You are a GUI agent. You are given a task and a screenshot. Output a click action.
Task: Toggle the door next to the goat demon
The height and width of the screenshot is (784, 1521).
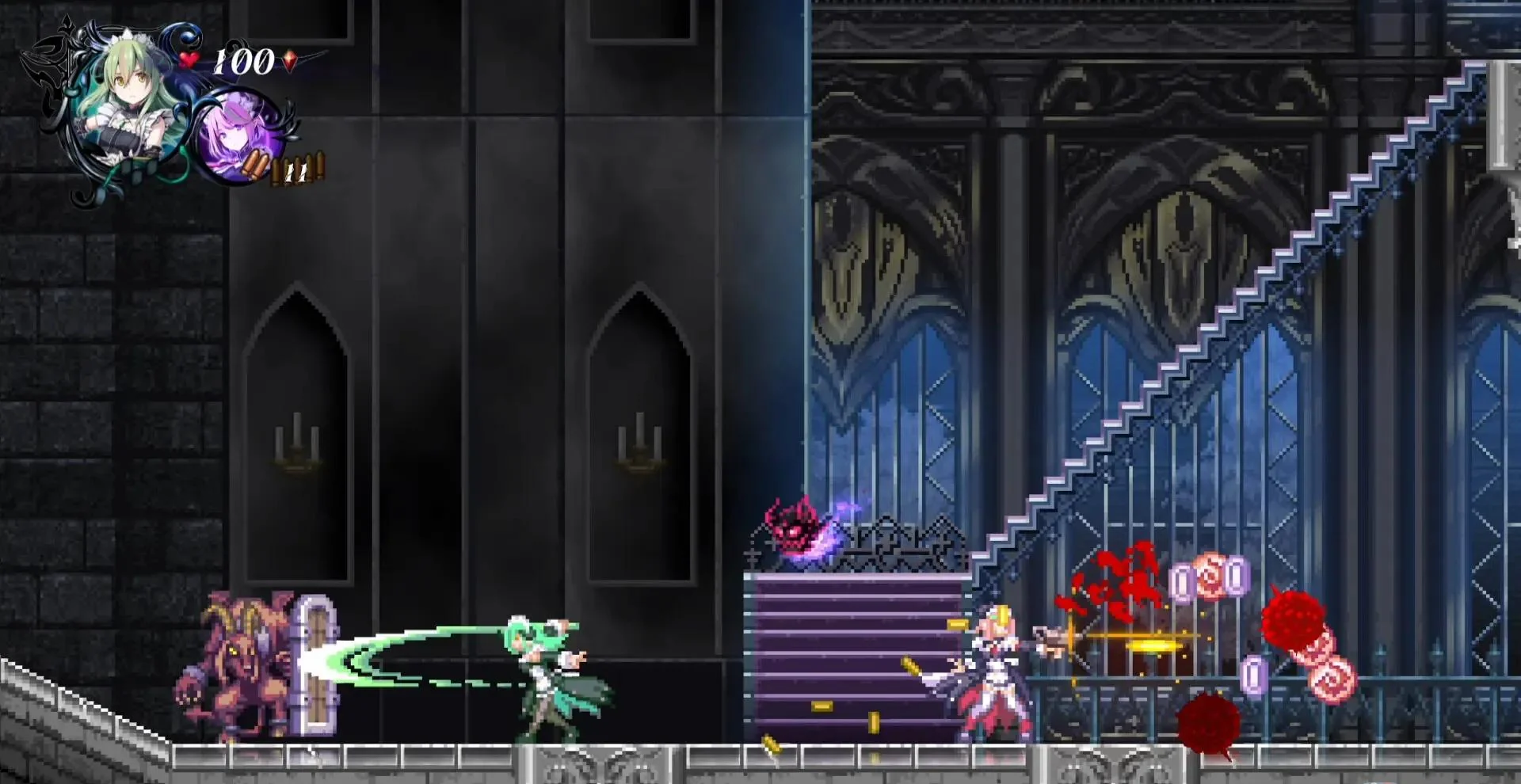(315, 665)
